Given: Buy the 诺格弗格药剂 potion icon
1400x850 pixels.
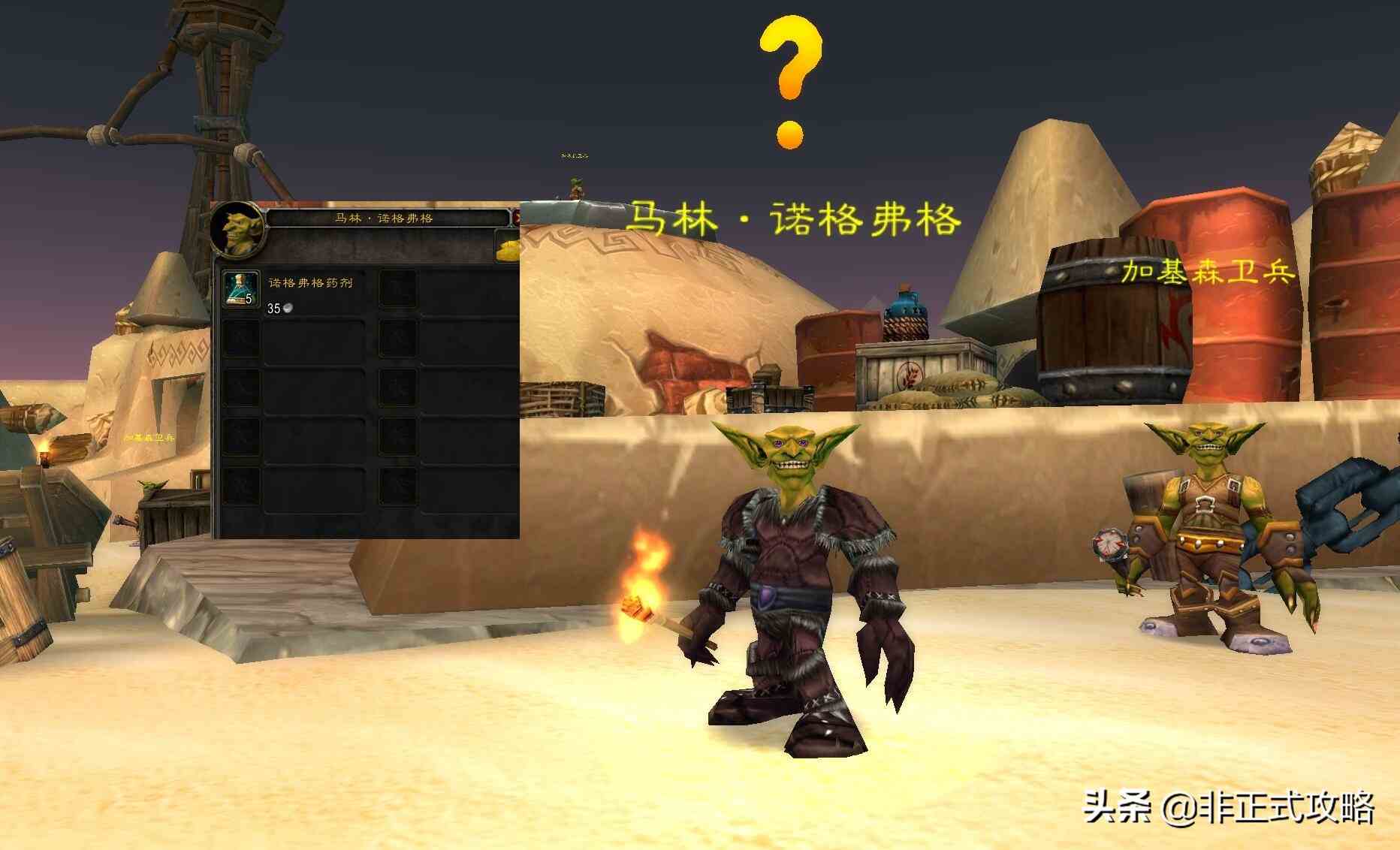Looking at the screenshot, I should coord(240,289).
